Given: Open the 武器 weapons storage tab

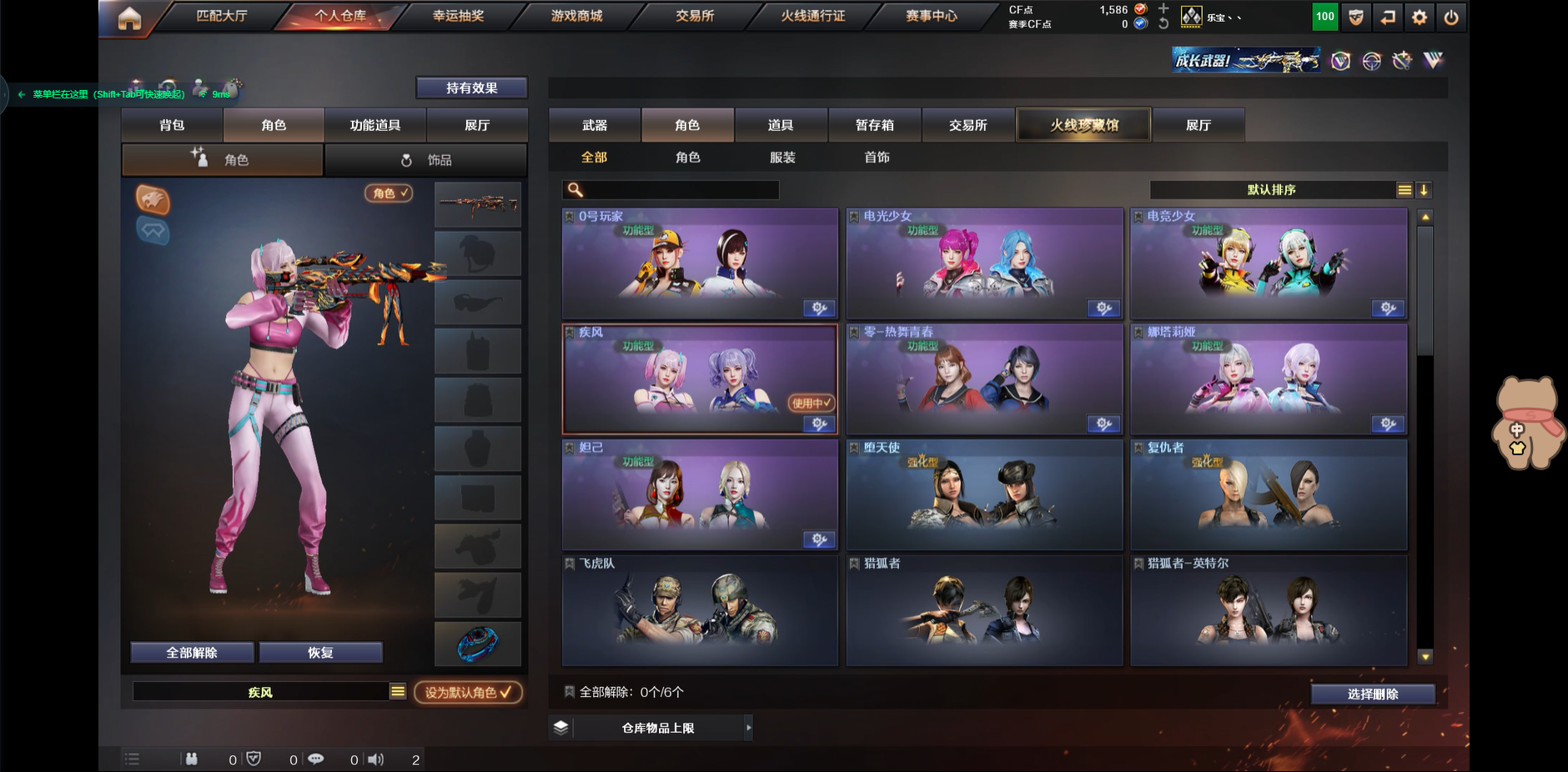Looking at the screenshot, I should [x=595, y=125].
